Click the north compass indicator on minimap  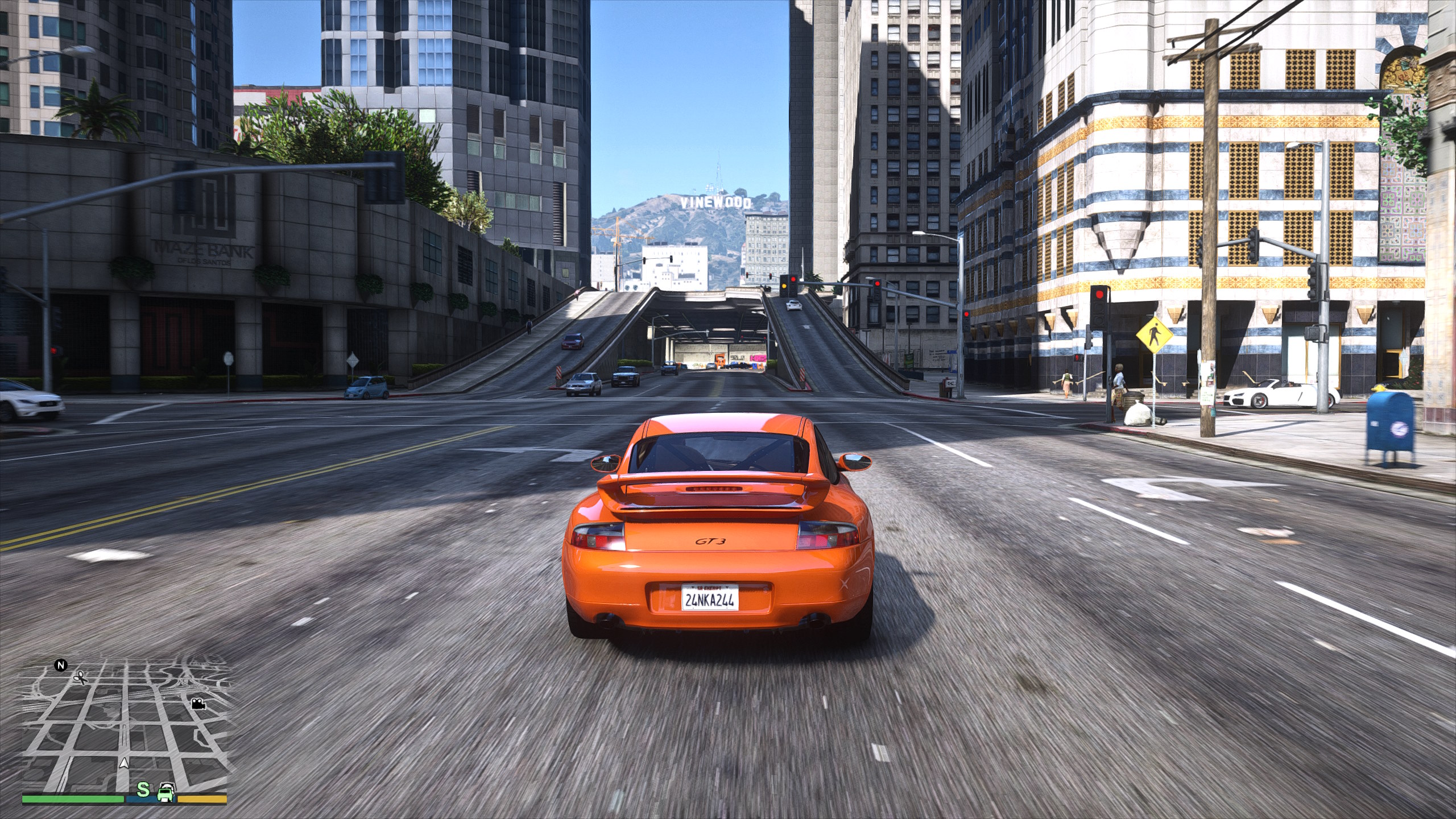pos(61,665)
